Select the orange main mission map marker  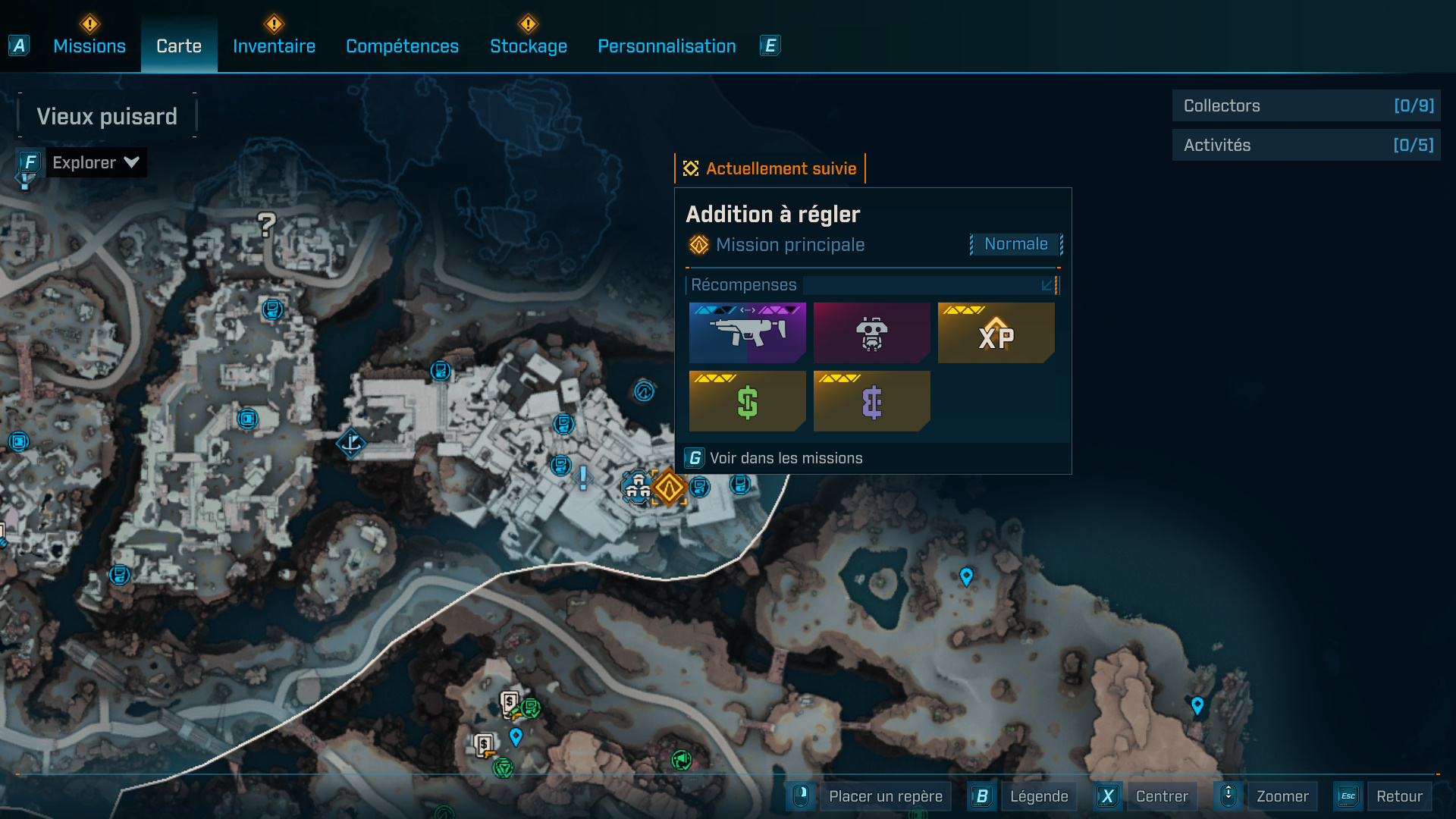669,488
